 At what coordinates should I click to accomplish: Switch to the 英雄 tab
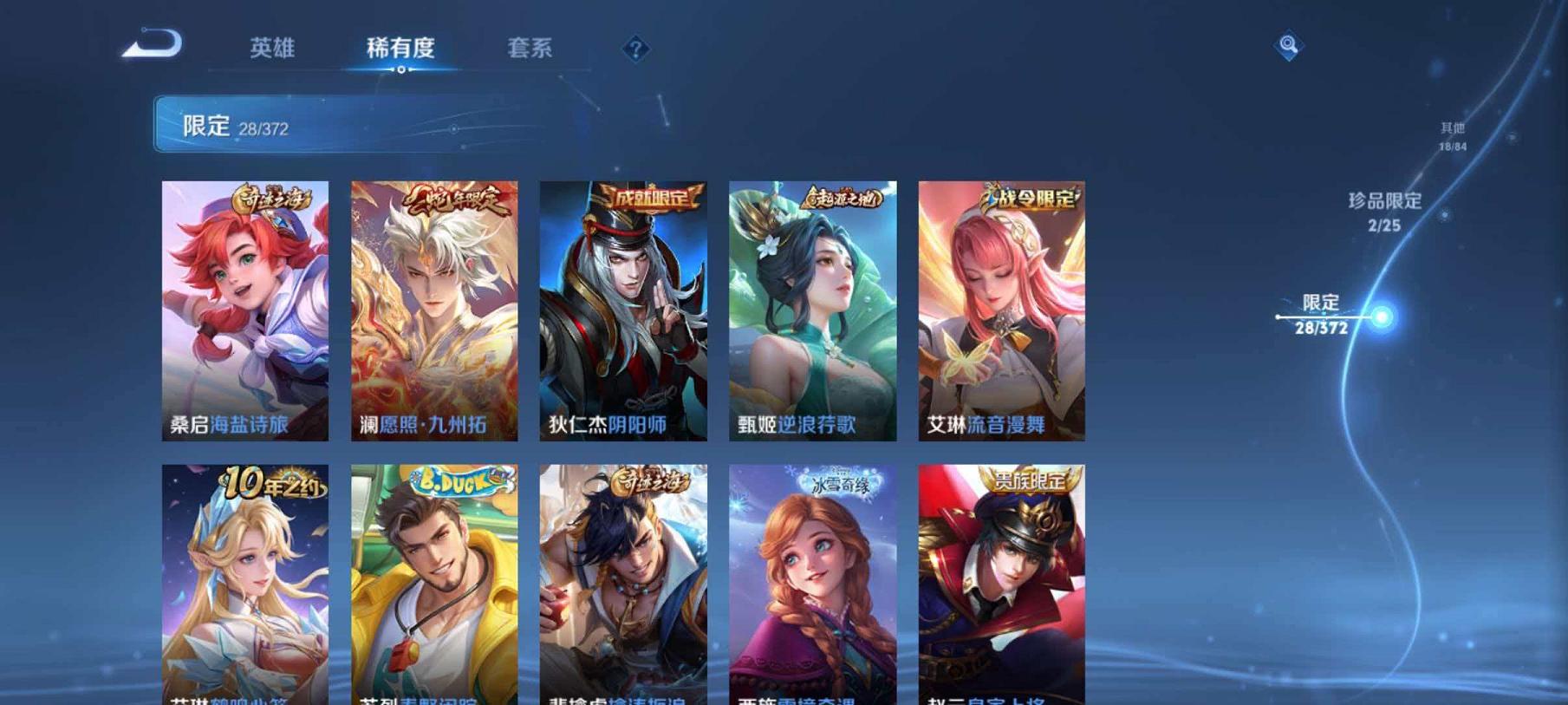[271, 49]
